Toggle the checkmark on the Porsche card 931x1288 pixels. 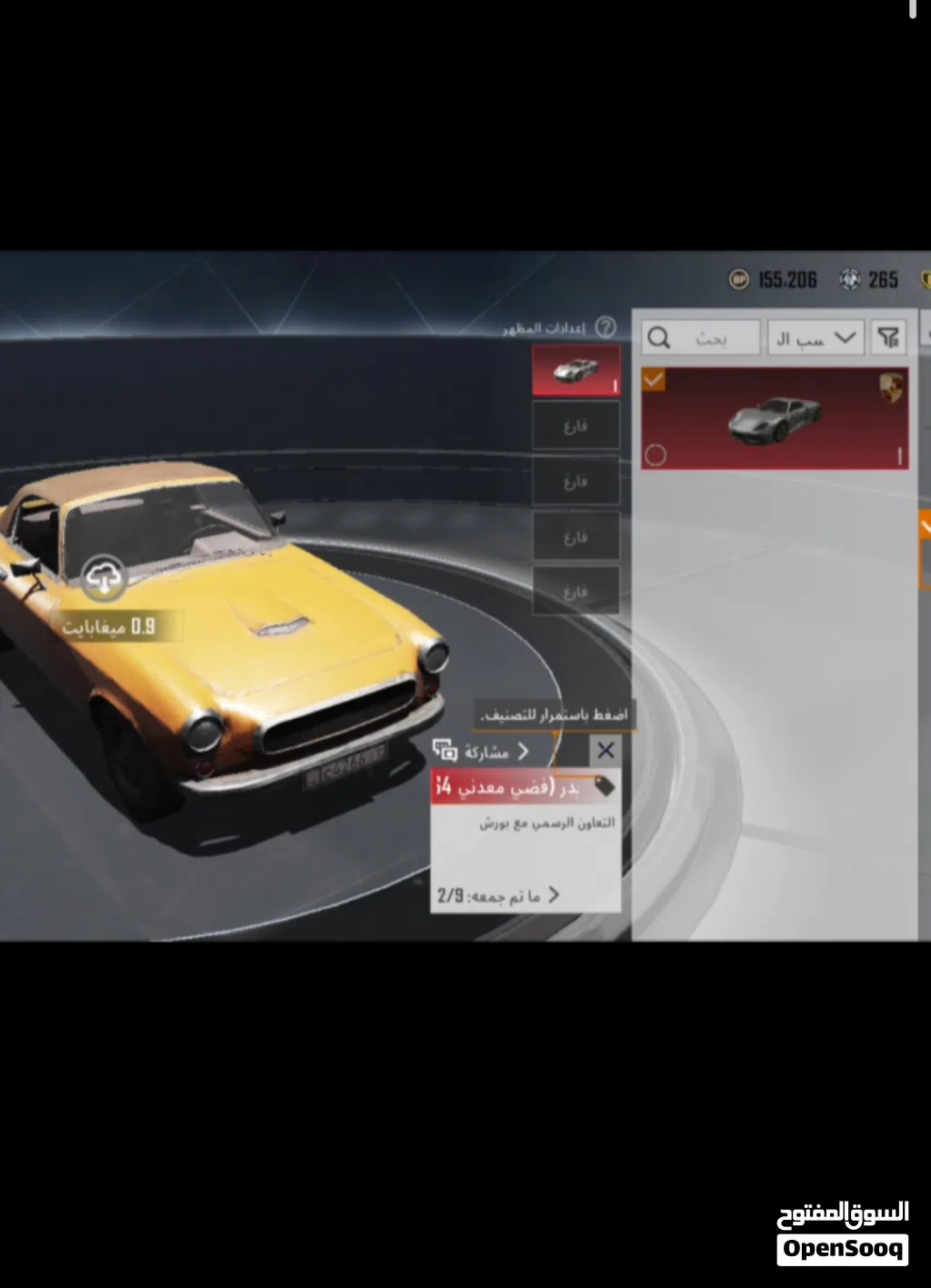pos(654,380)
